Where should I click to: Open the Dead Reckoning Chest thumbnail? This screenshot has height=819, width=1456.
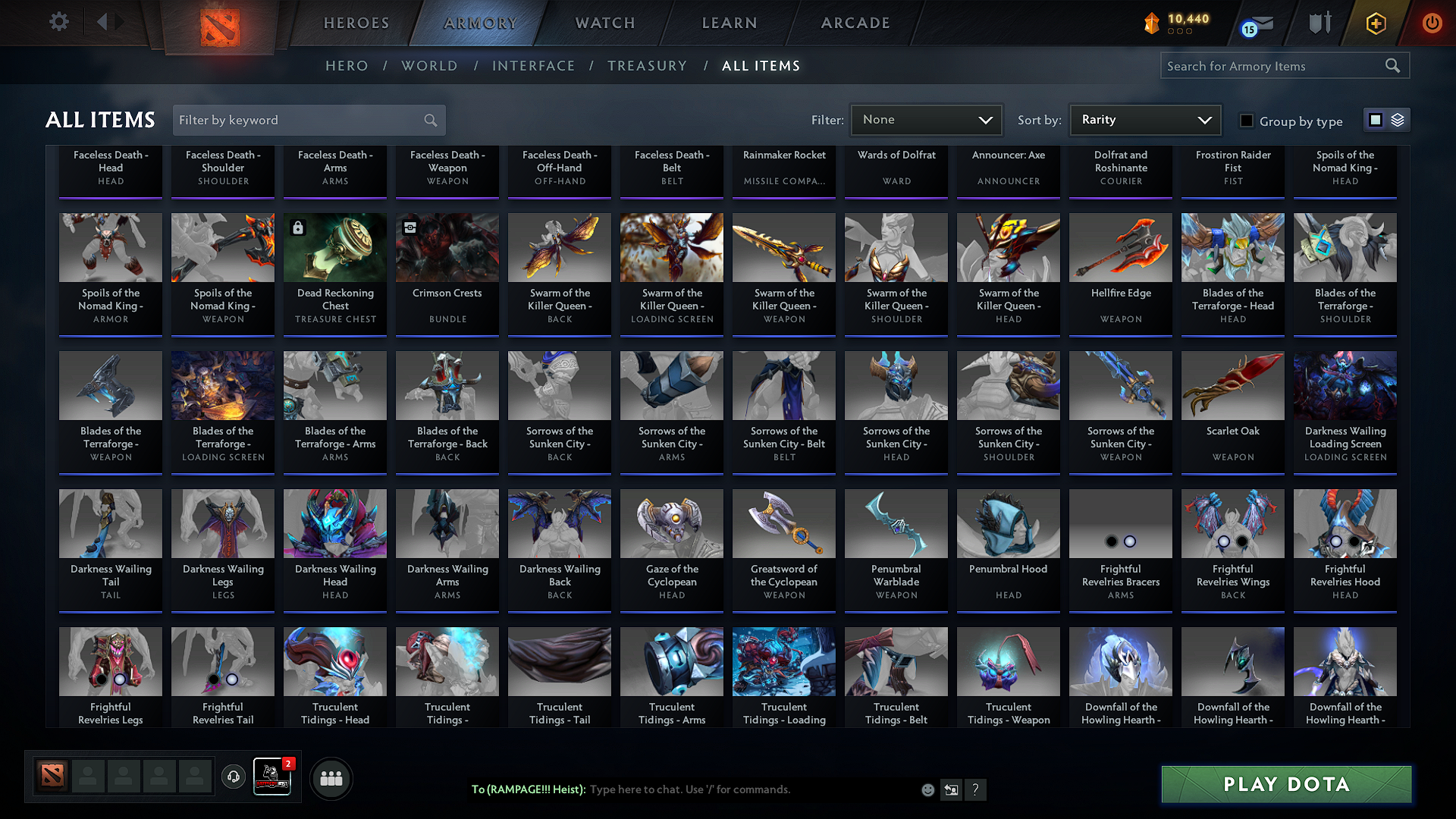coord(334,247)
